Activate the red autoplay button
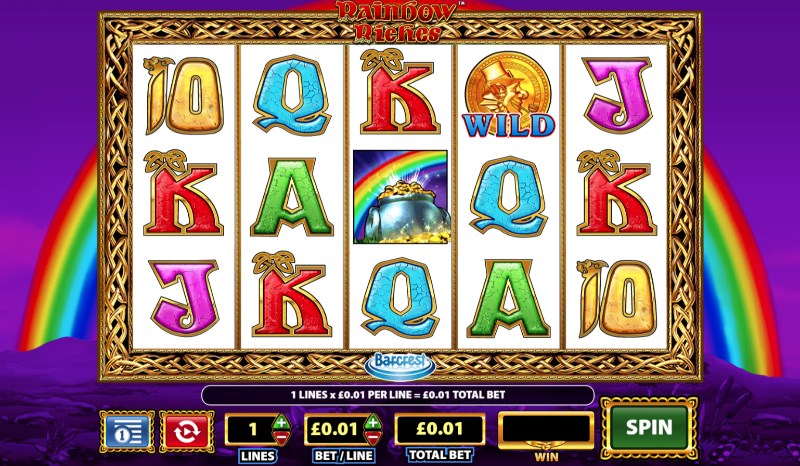Screen dimensions: 800x466 click(185, 430)
